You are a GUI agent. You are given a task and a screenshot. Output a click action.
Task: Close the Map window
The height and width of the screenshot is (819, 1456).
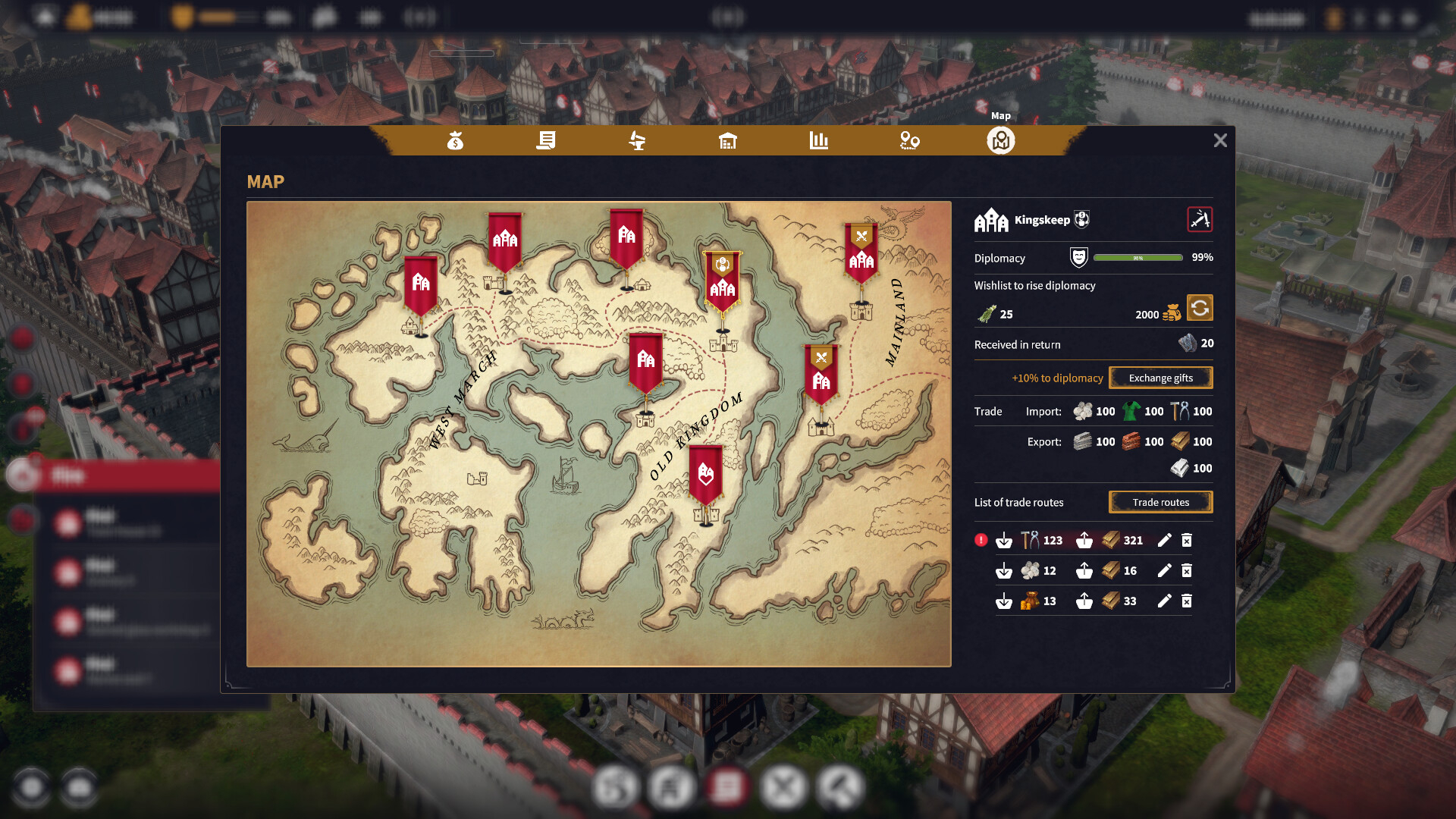coord(1220,140)
